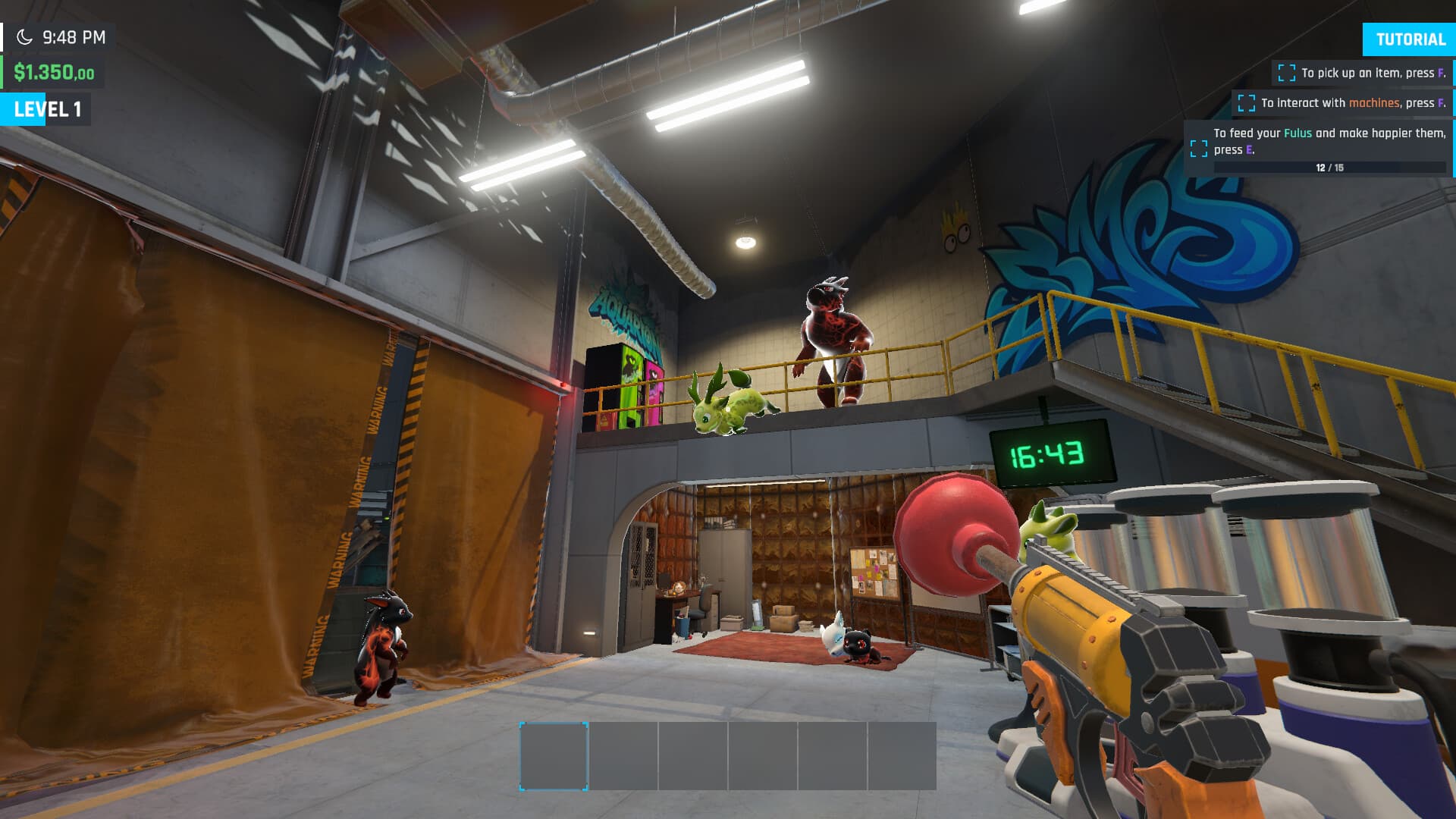Select the second hotbar slot
Viewport: 1456px width, 819px height.
(x=623, y=753)
